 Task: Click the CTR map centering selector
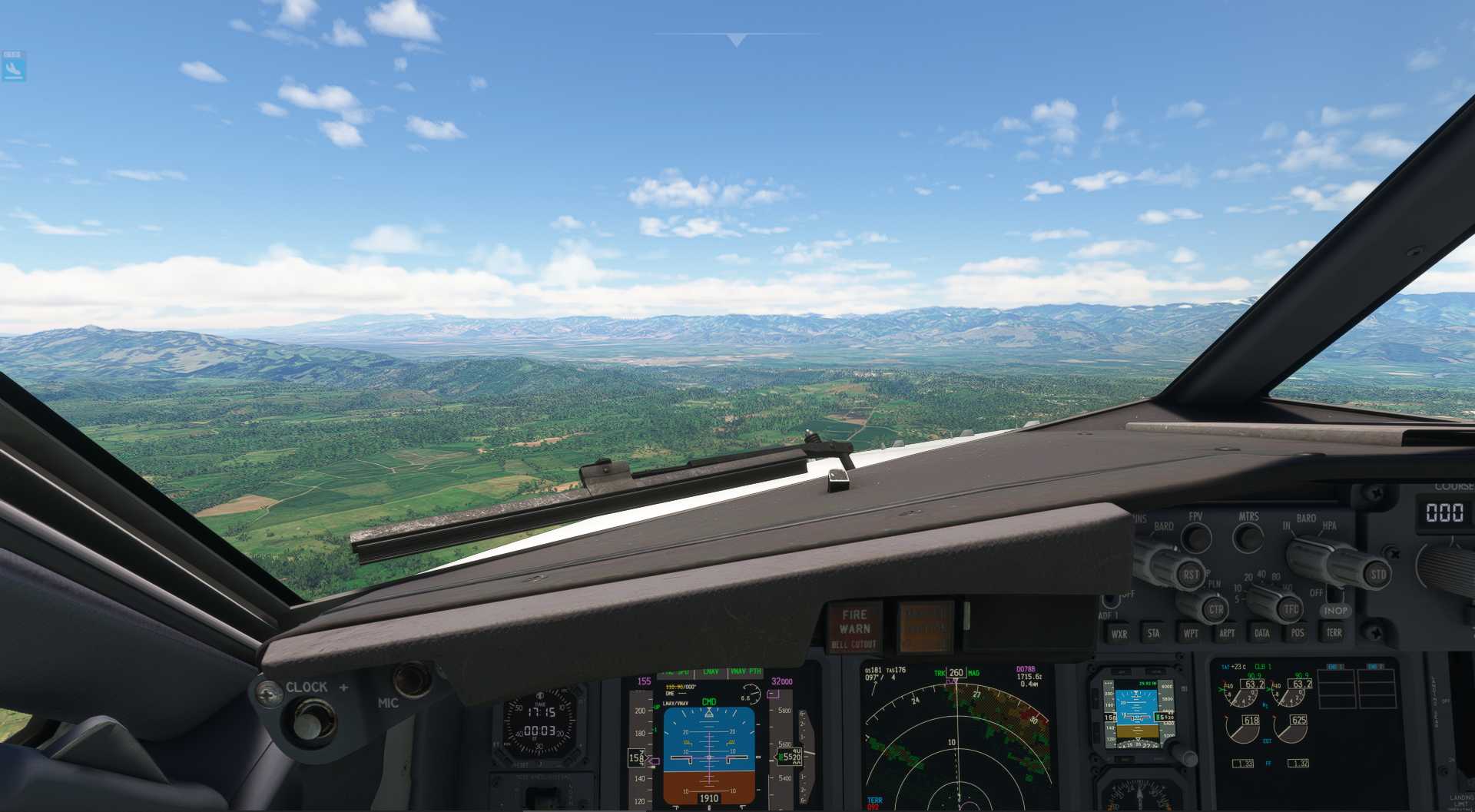click(1217, 609)
